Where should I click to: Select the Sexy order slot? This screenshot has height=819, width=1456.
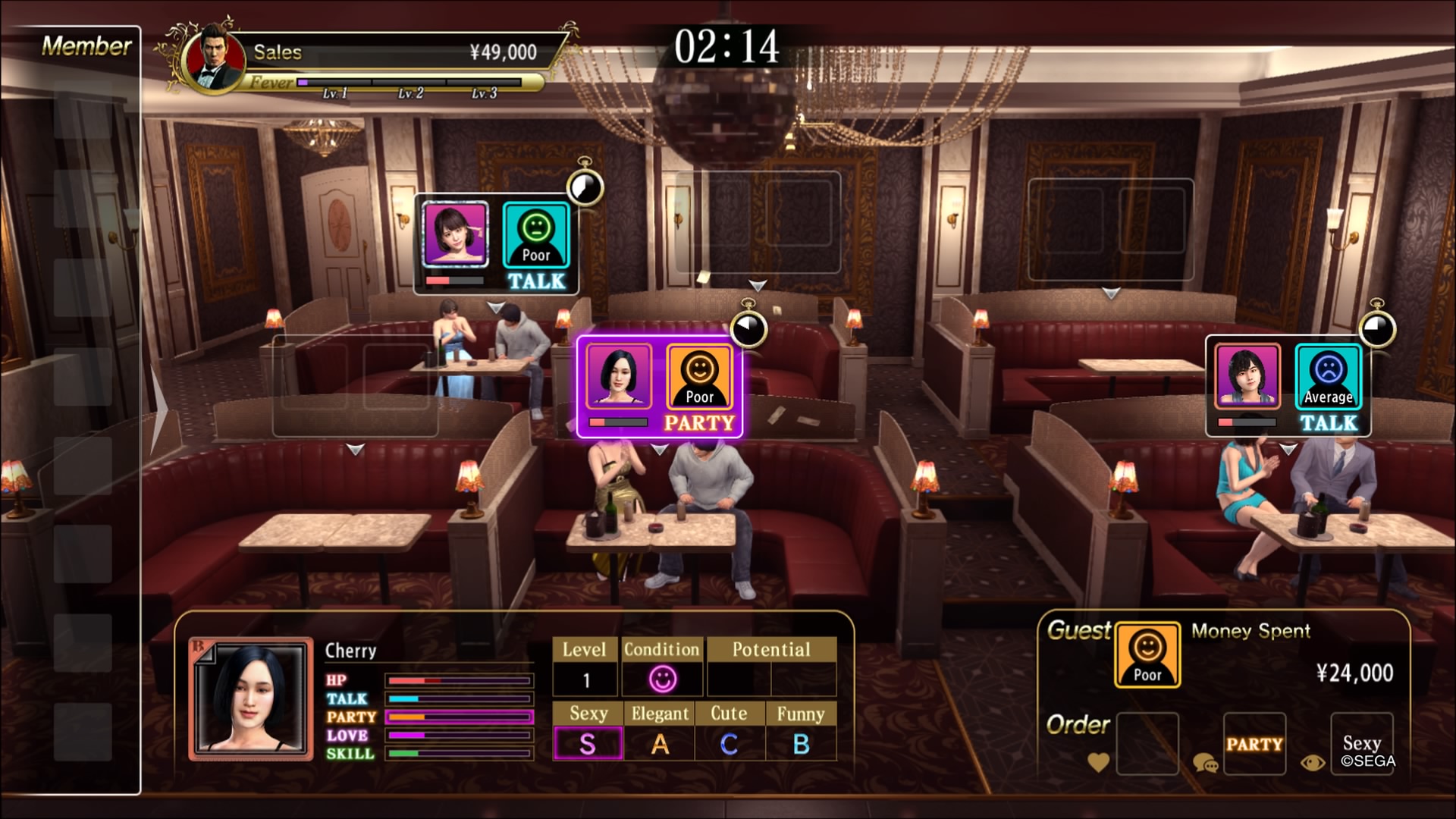pyautogui.click(x=1362, y=743)
